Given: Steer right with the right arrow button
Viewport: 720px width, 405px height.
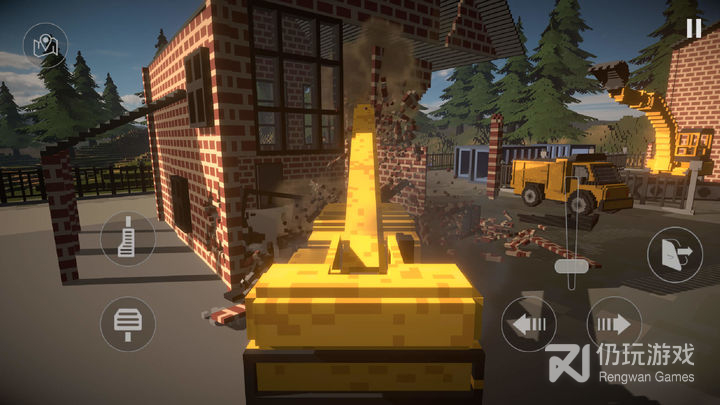Looking at the screenshot, I should coord(614,323).
